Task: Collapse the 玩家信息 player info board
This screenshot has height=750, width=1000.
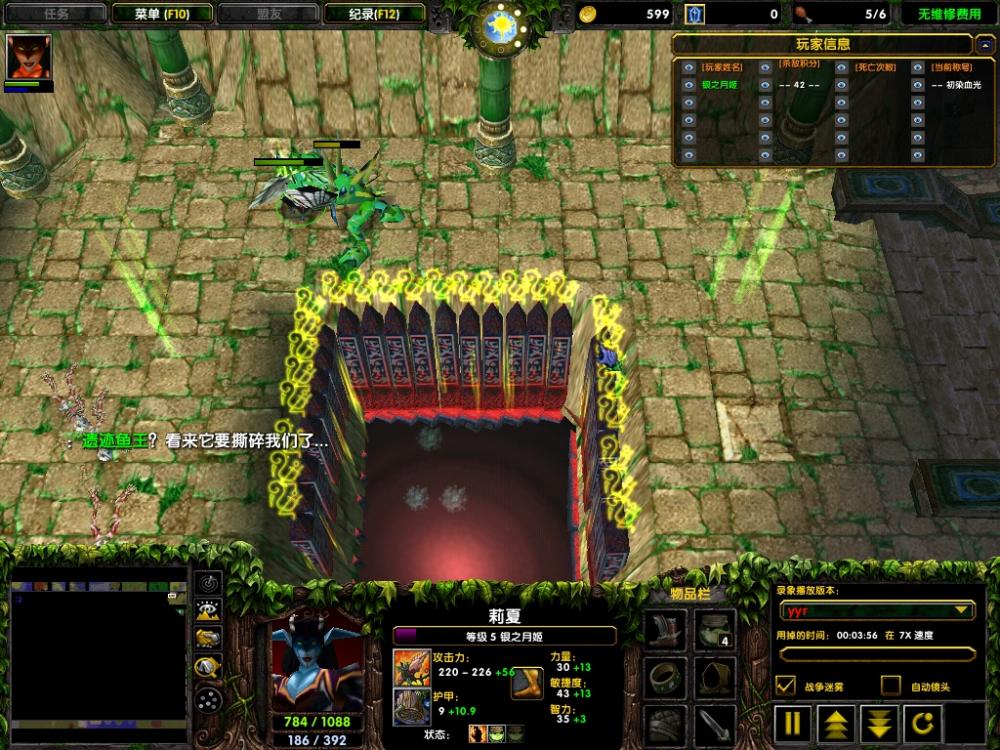Action: tap(984, 44)
